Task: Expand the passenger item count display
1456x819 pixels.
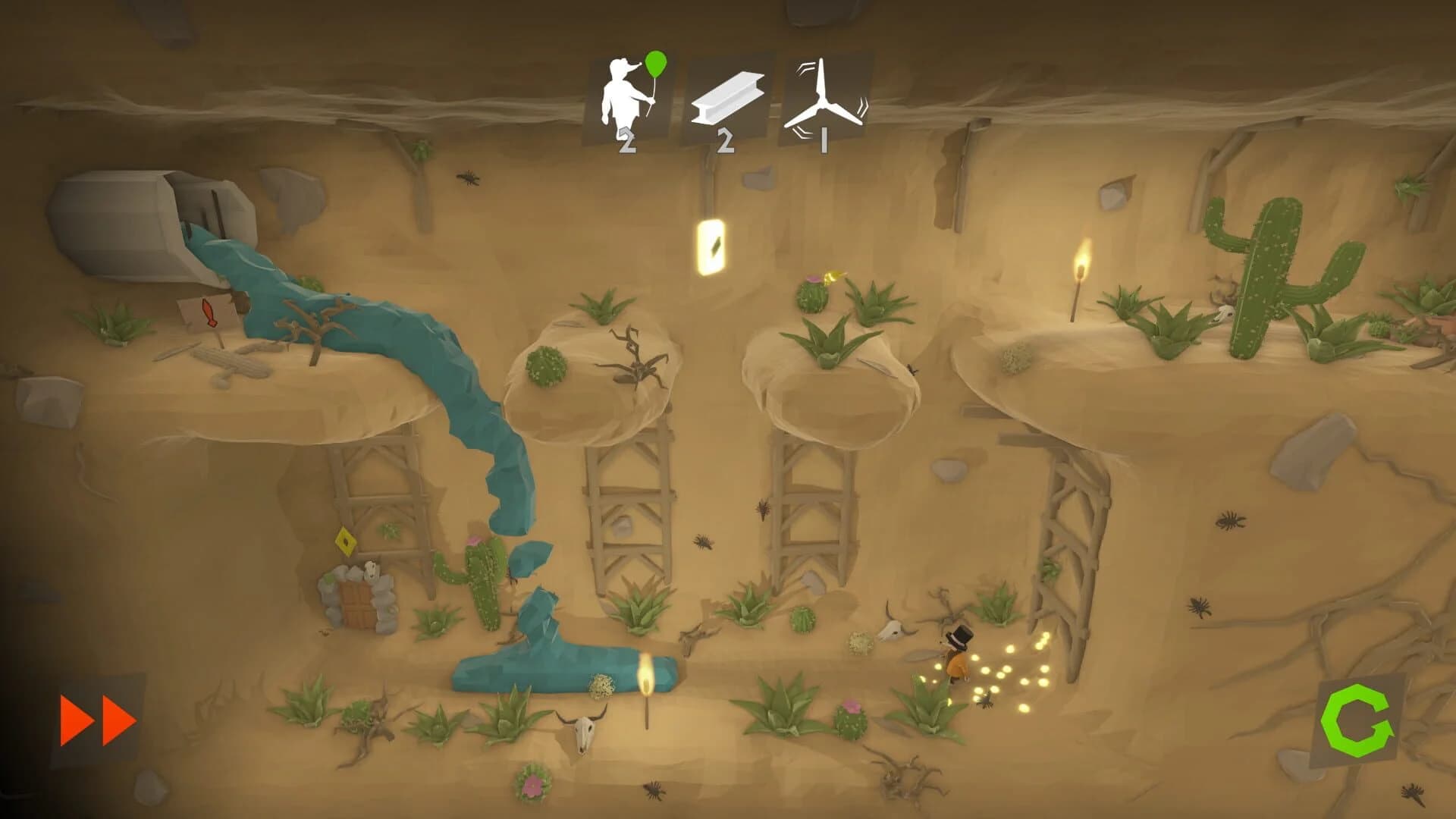Action: (626, 141)
